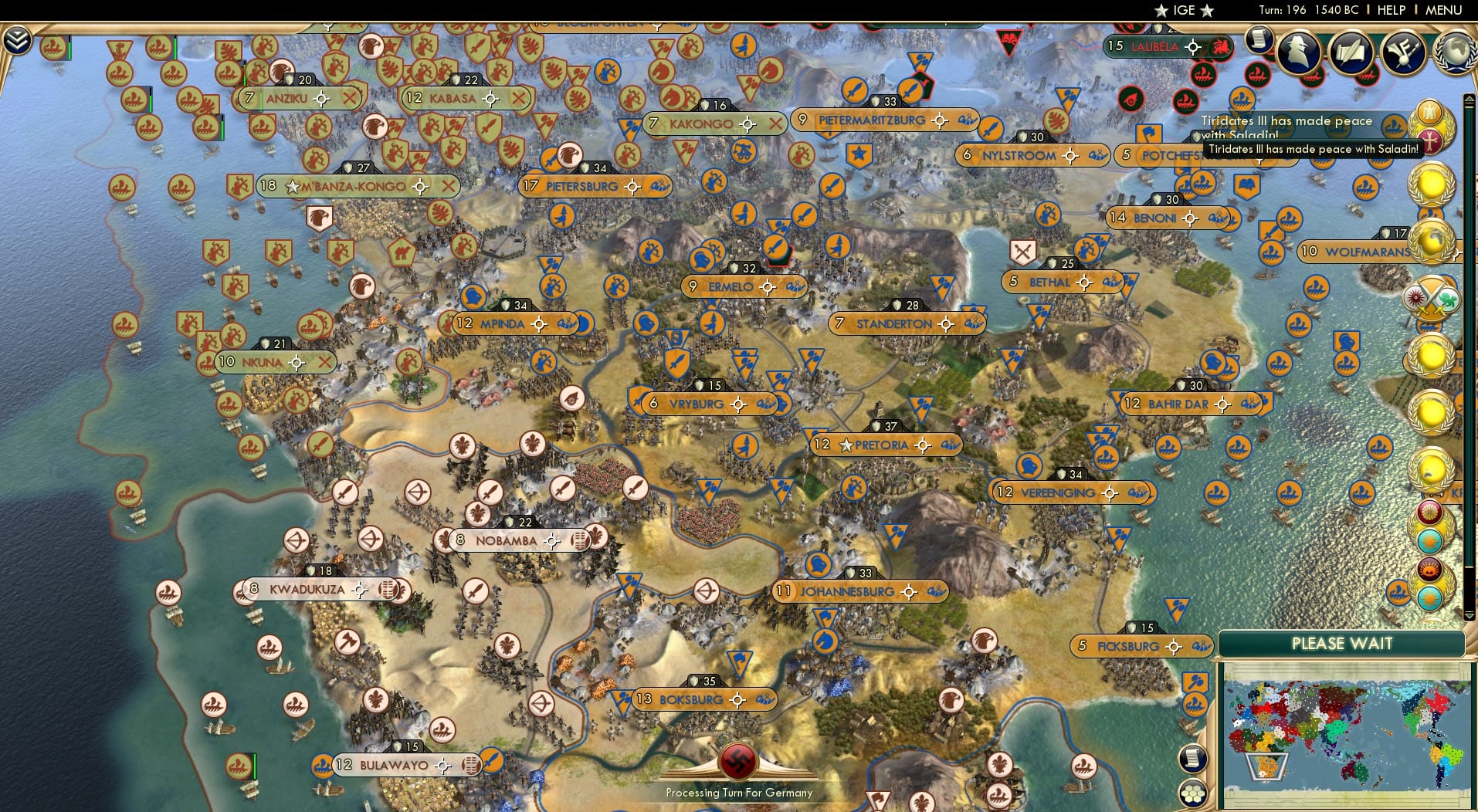This screenshot has width=1478, height=812.
Task: Click the scroll button beside the minimap
Action: (1194, 759)
